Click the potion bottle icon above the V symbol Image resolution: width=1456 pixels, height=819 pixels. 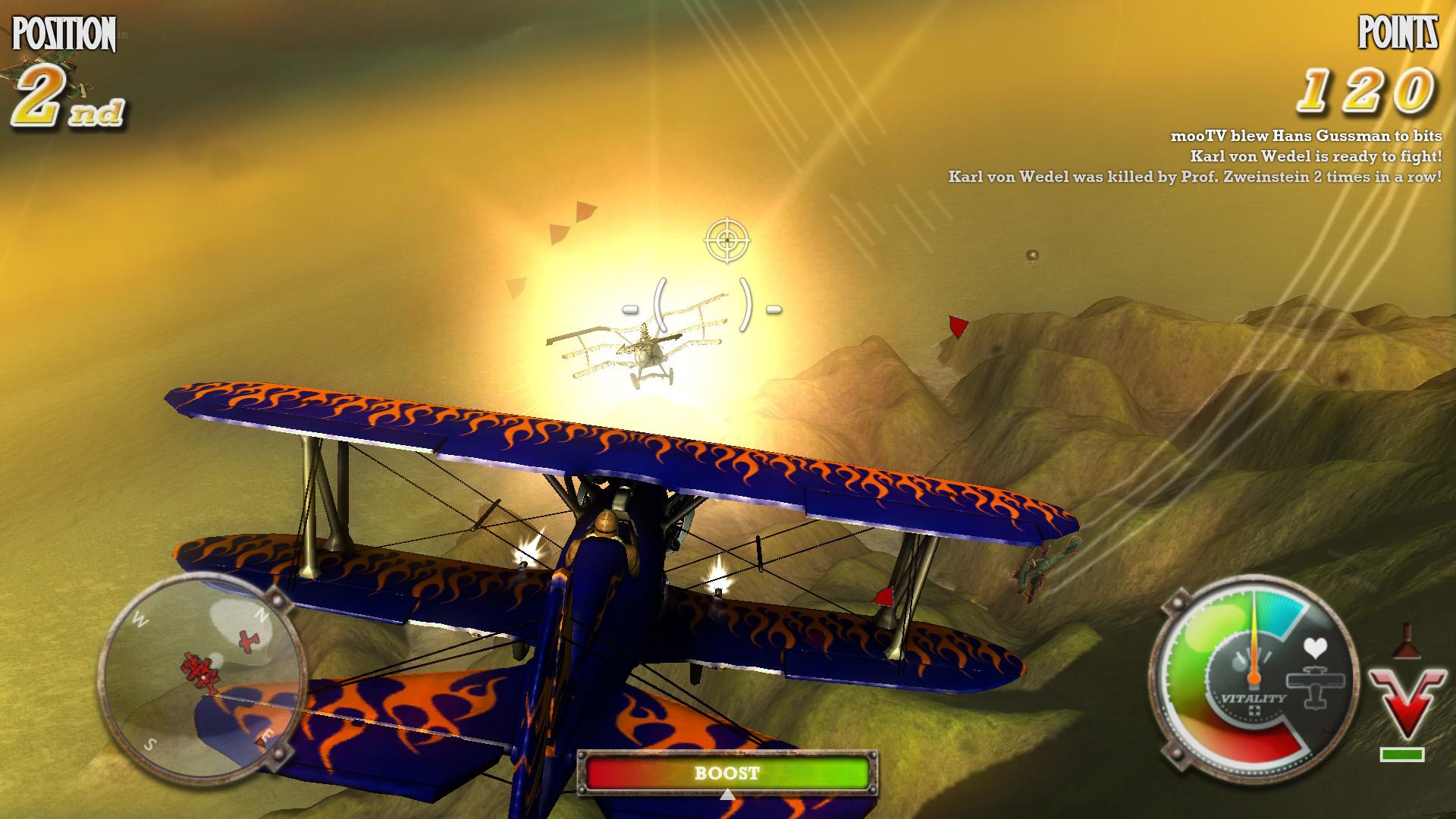click(1407, 642)
